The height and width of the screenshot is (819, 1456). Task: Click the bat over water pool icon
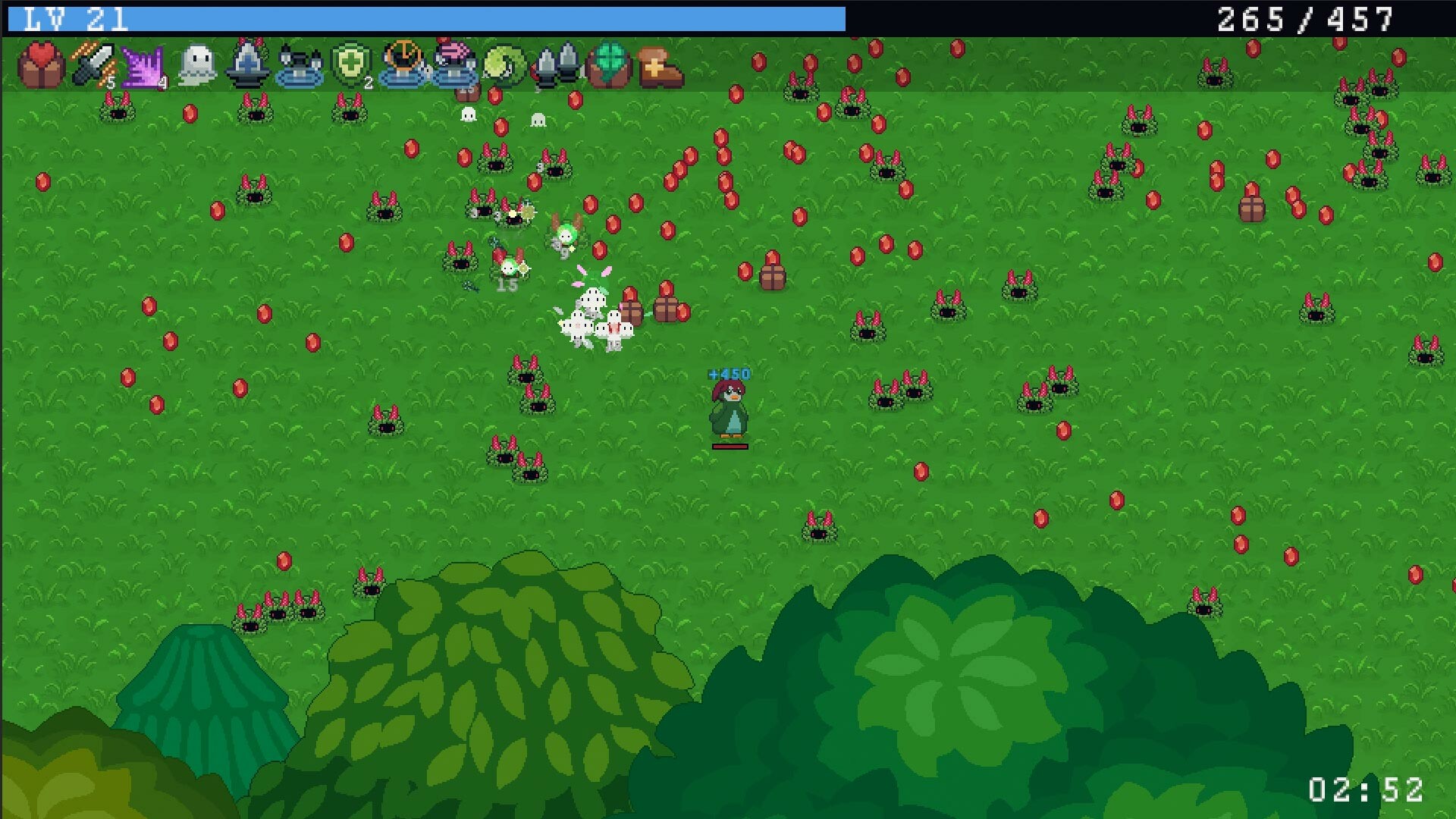(x=299, y=67)
